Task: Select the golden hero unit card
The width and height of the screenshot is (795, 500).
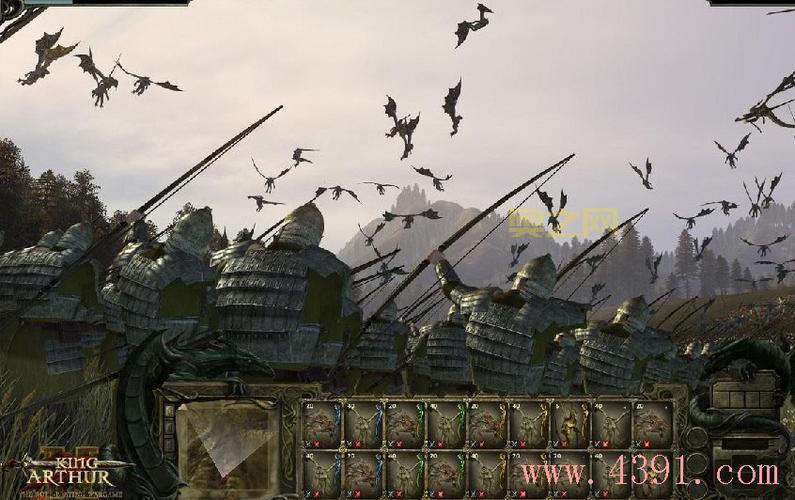Action: [568, 424]
